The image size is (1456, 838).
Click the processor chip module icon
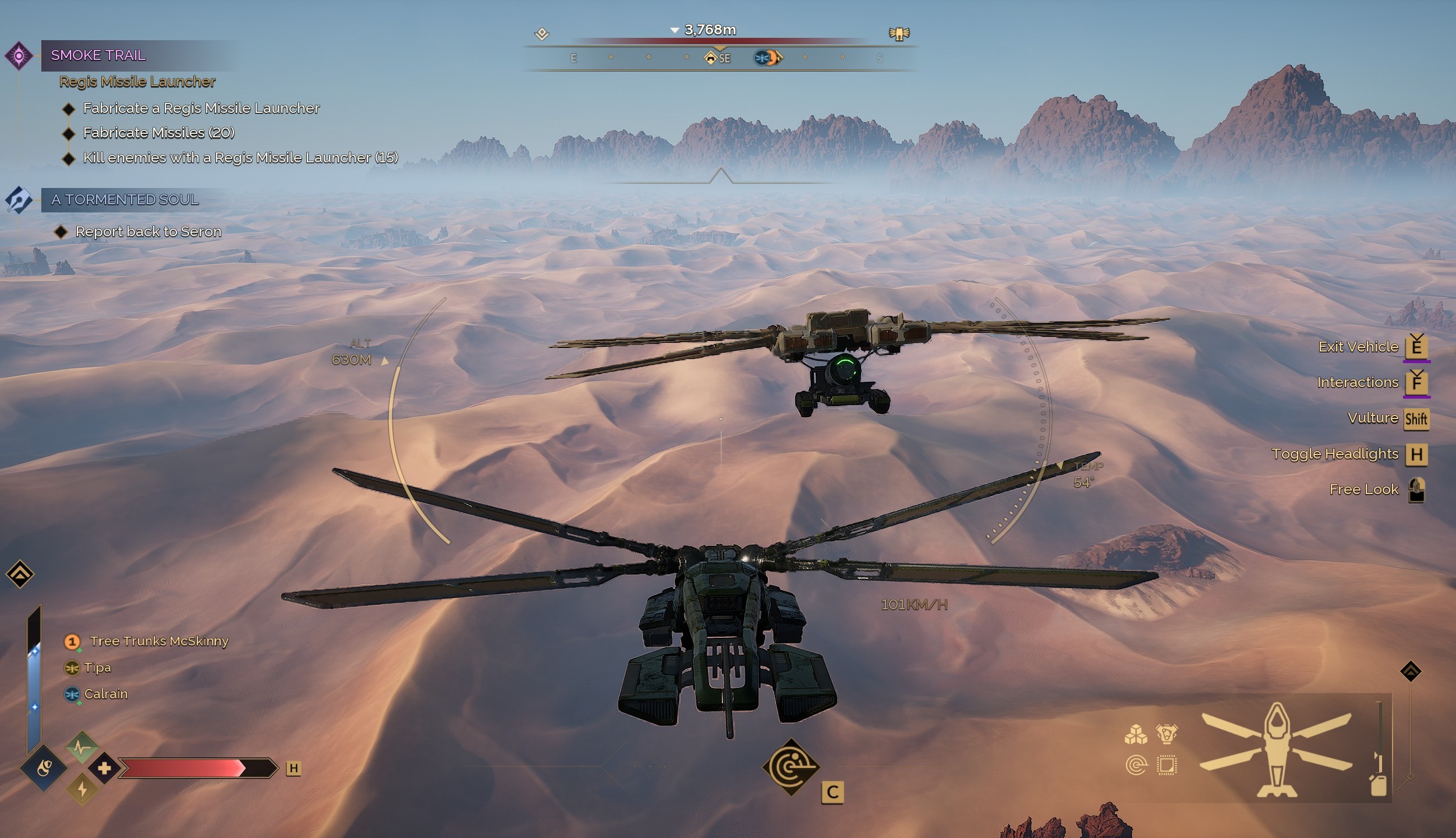pyautogui.click(x=1167, y=765)
